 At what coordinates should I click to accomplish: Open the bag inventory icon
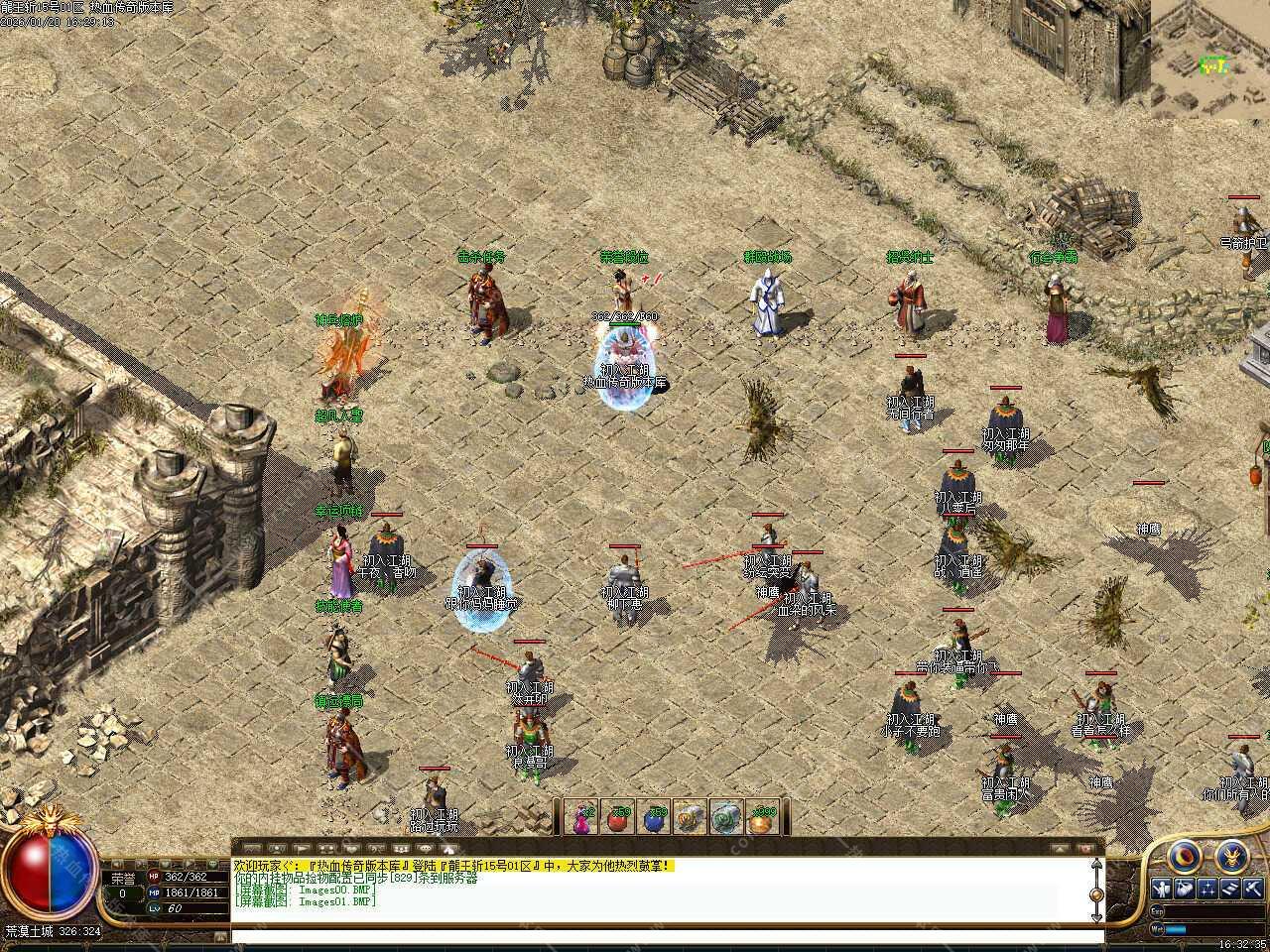[1185, 888]
